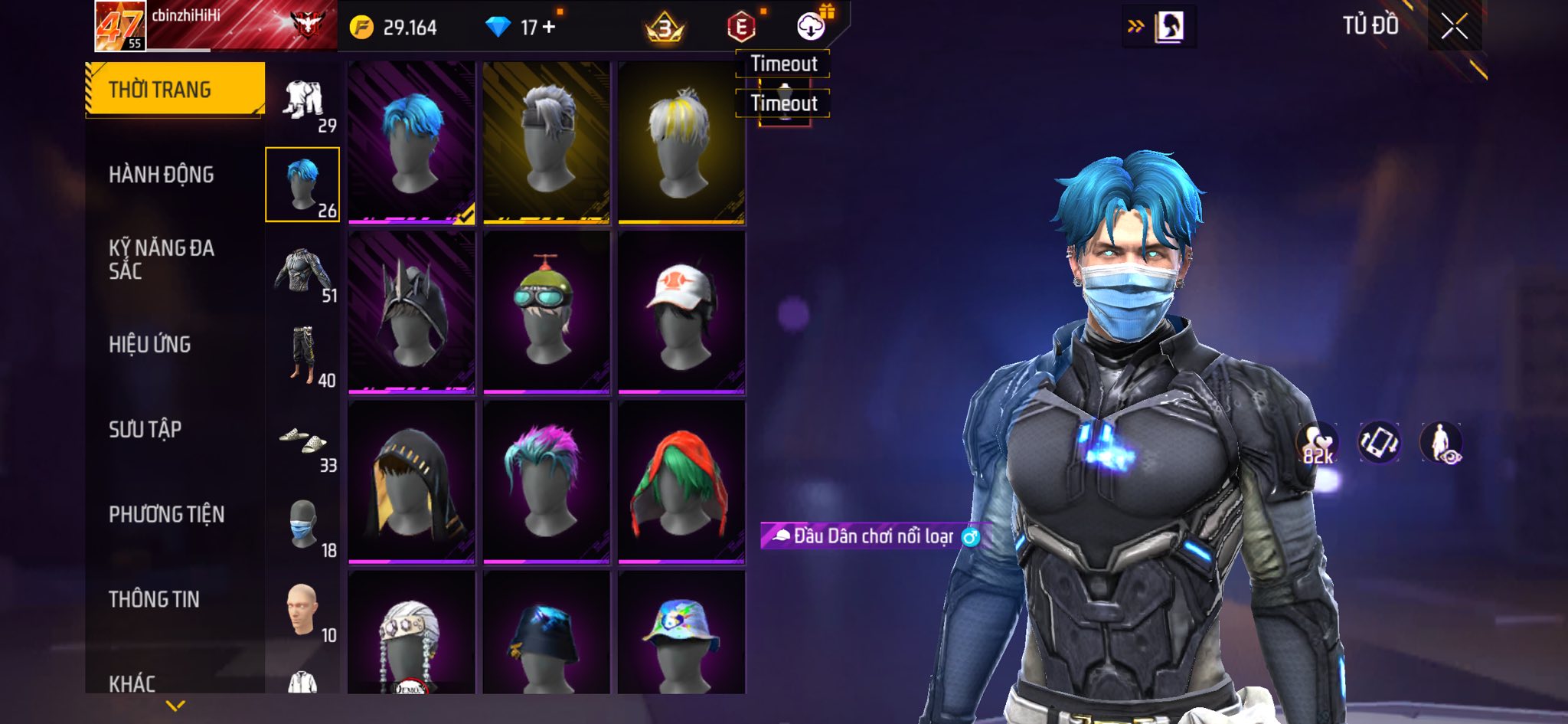The image size is (1568, 724).
Task: Open the cloud download icon with gift
Action: pos(811,27)
